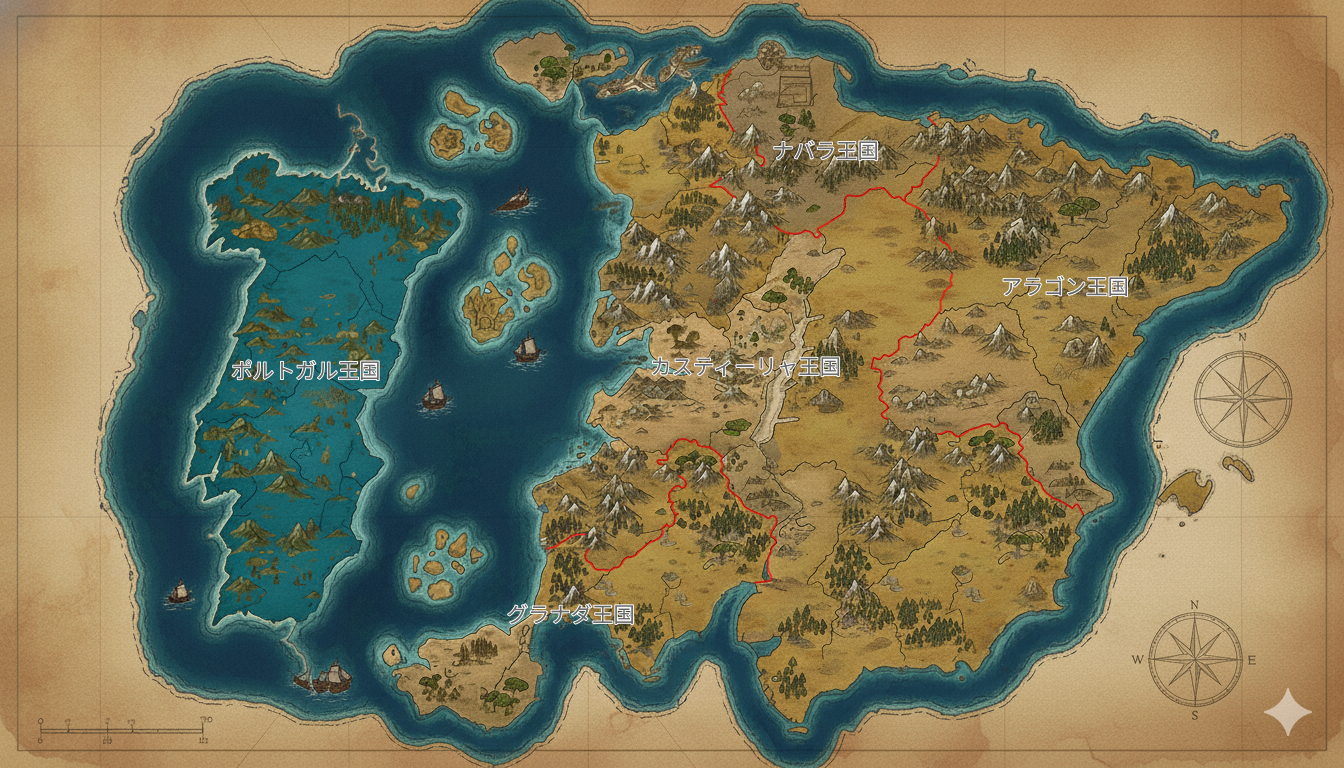The image size is (1344, 768).
Task: Pick the グラナダ王国 kingdom label
Action: (570, 614)
